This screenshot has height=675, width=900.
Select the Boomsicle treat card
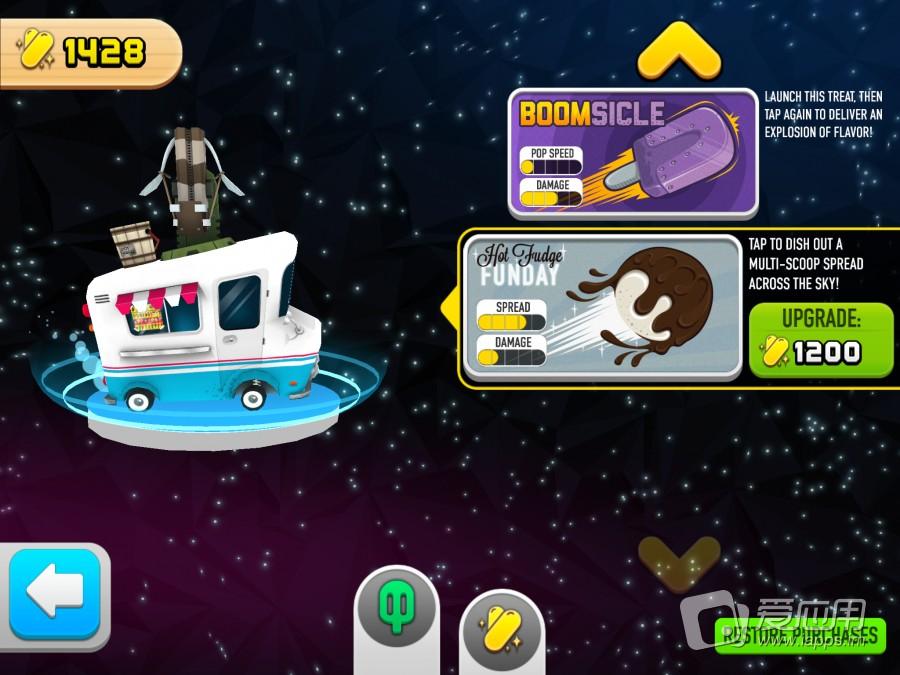coord(632,152)
